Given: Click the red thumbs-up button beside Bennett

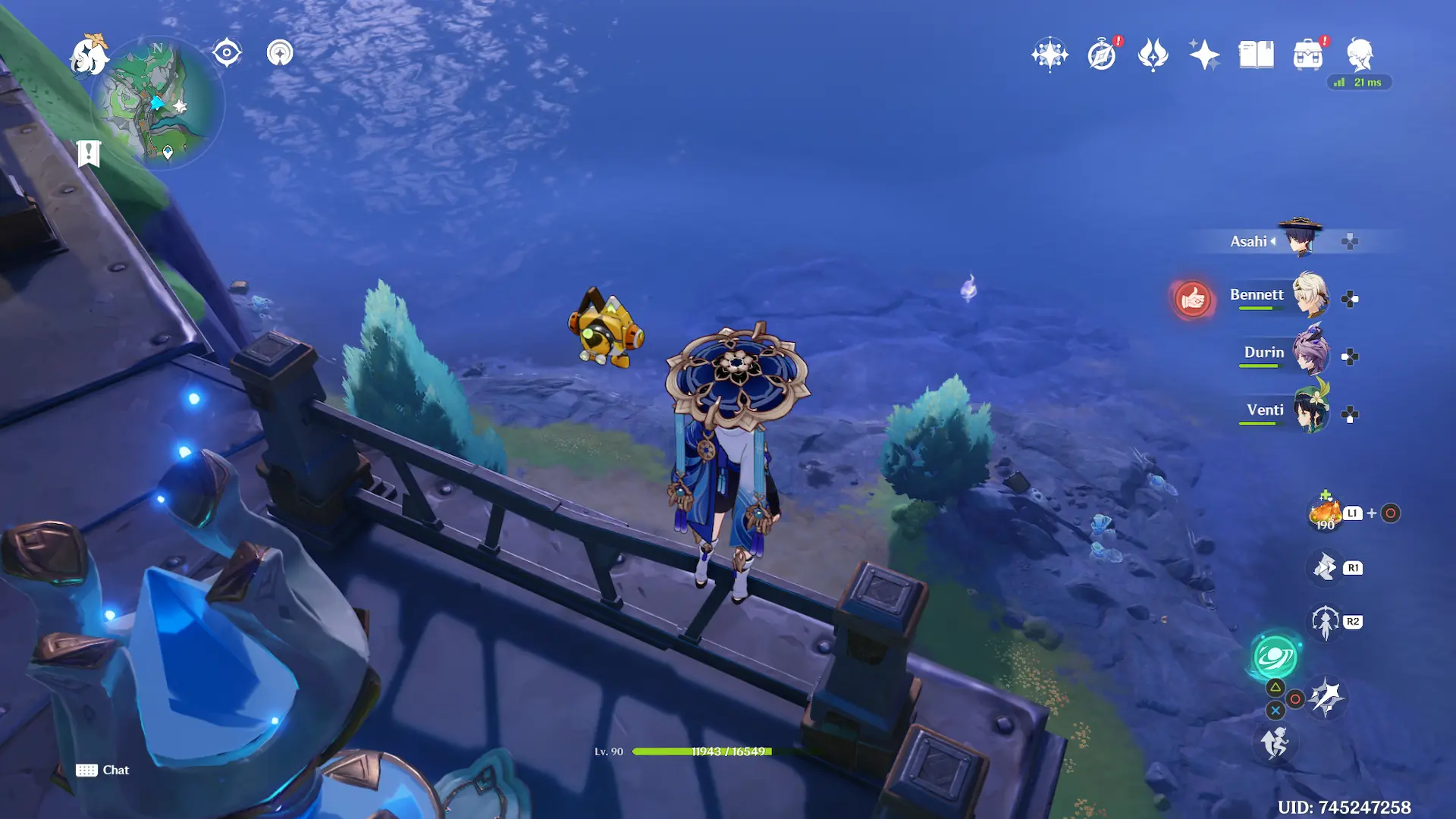Looking at the screenshot, I should (x=1192, y=299).
